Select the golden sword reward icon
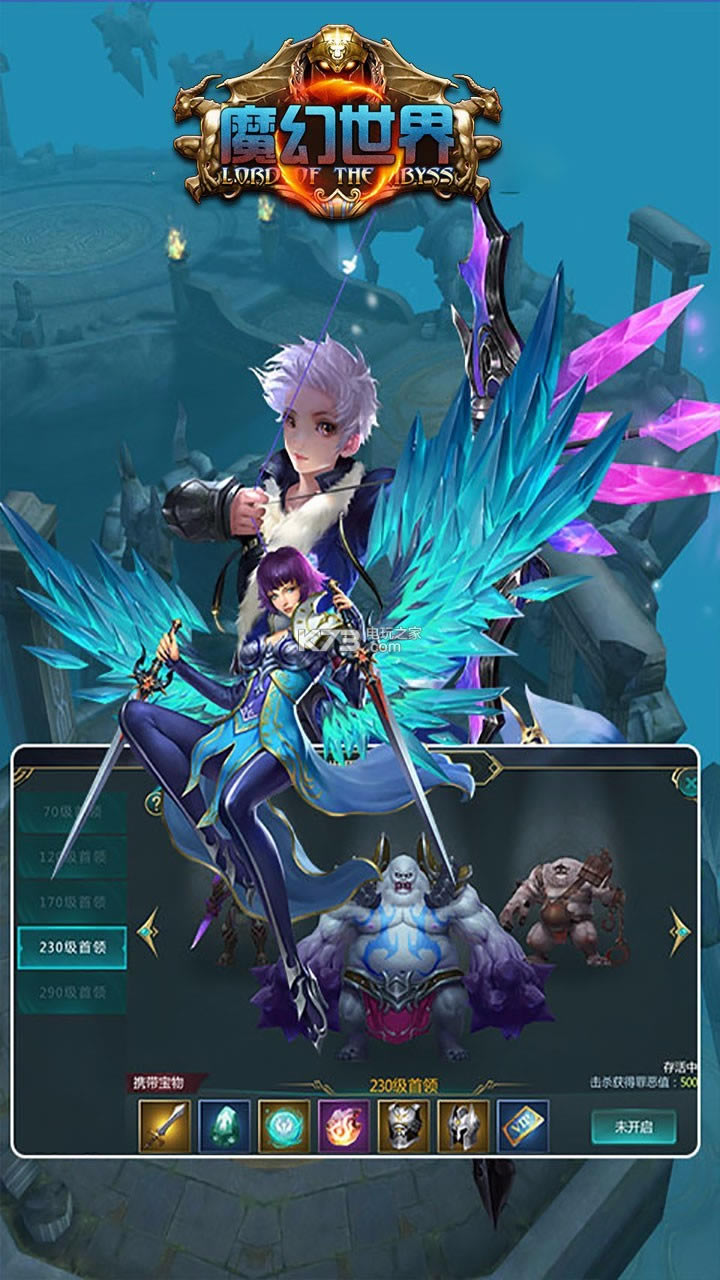Screen dimensions: 720x1280 click(164, 1126)
